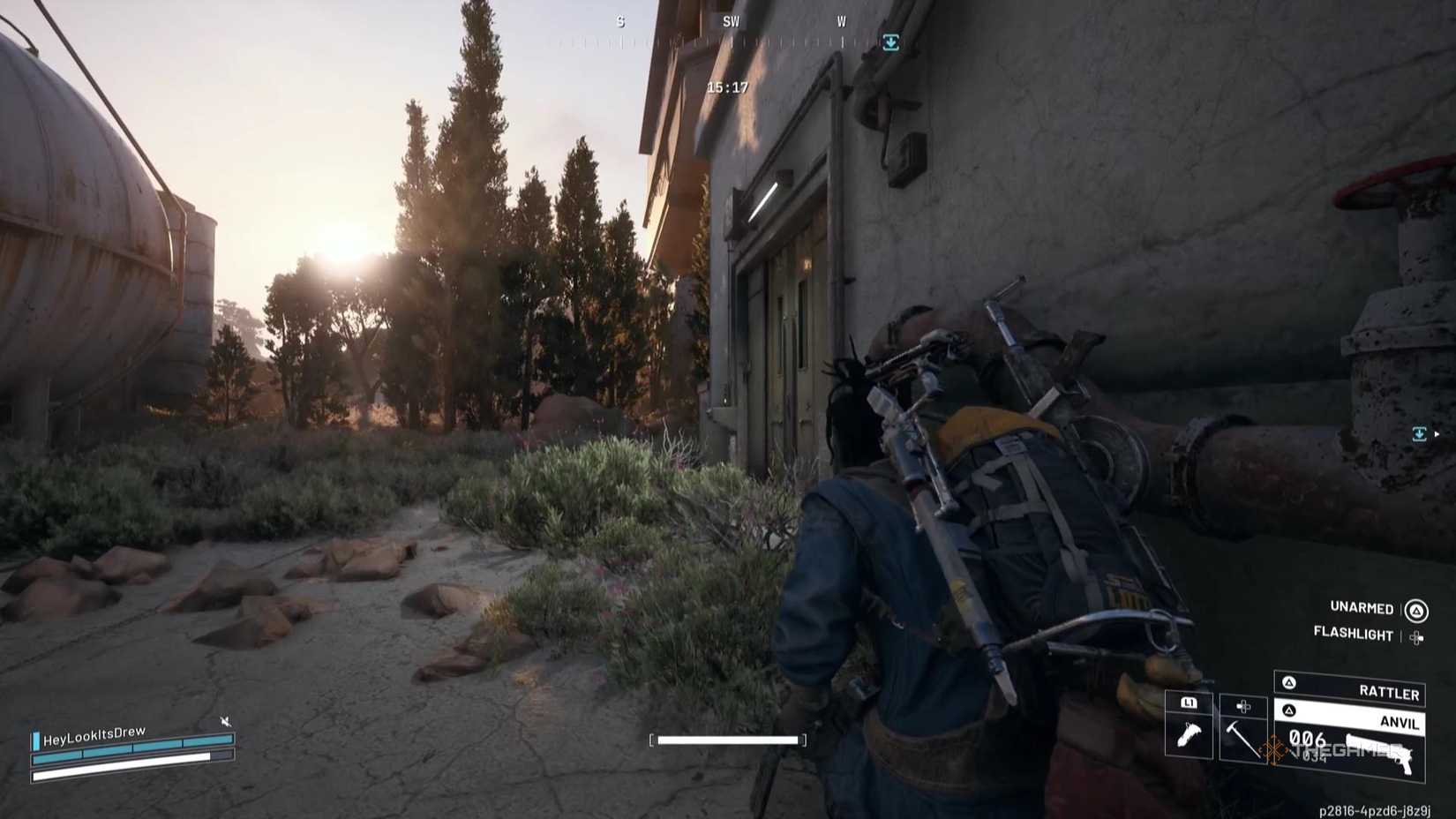Toggle Unarmed mode via its HUD control
The width and height of the screenshot is (1456, 819).
tap(1362, 608)
